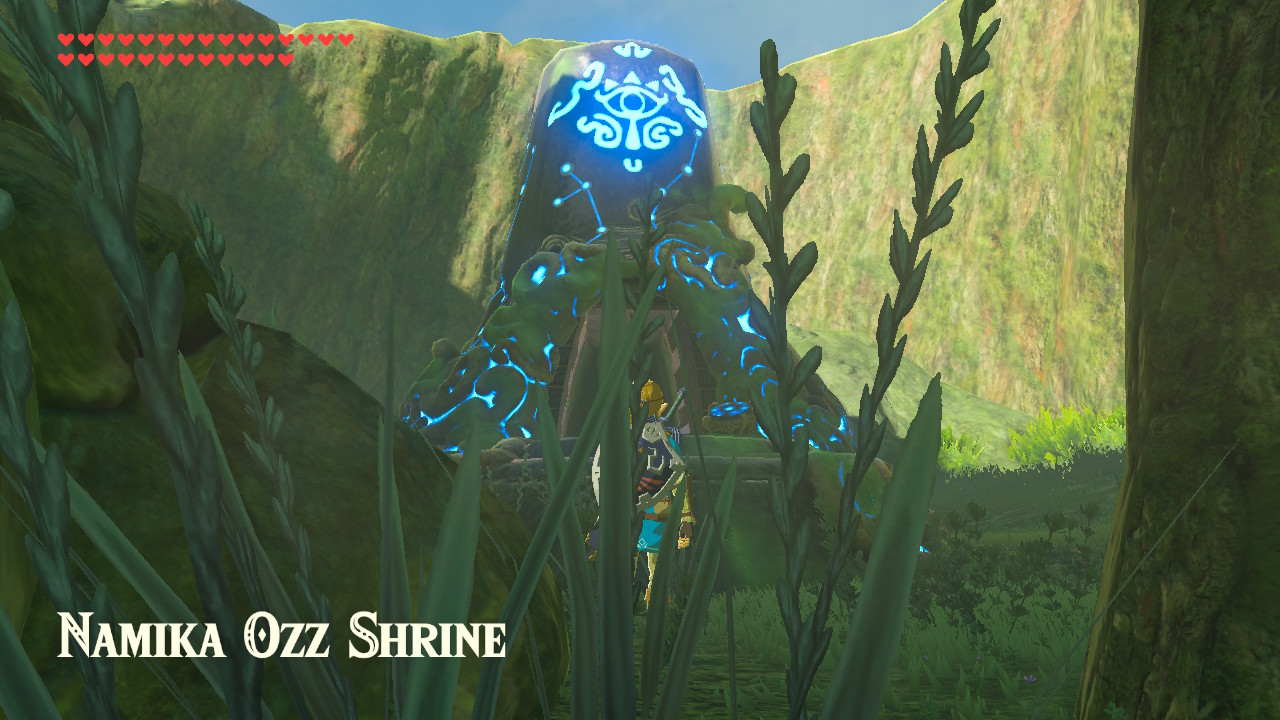Click the last red heart on the top row
The height and width of the screenshot is (720, 1280).
pyautogui.click(x=343, y=40)
